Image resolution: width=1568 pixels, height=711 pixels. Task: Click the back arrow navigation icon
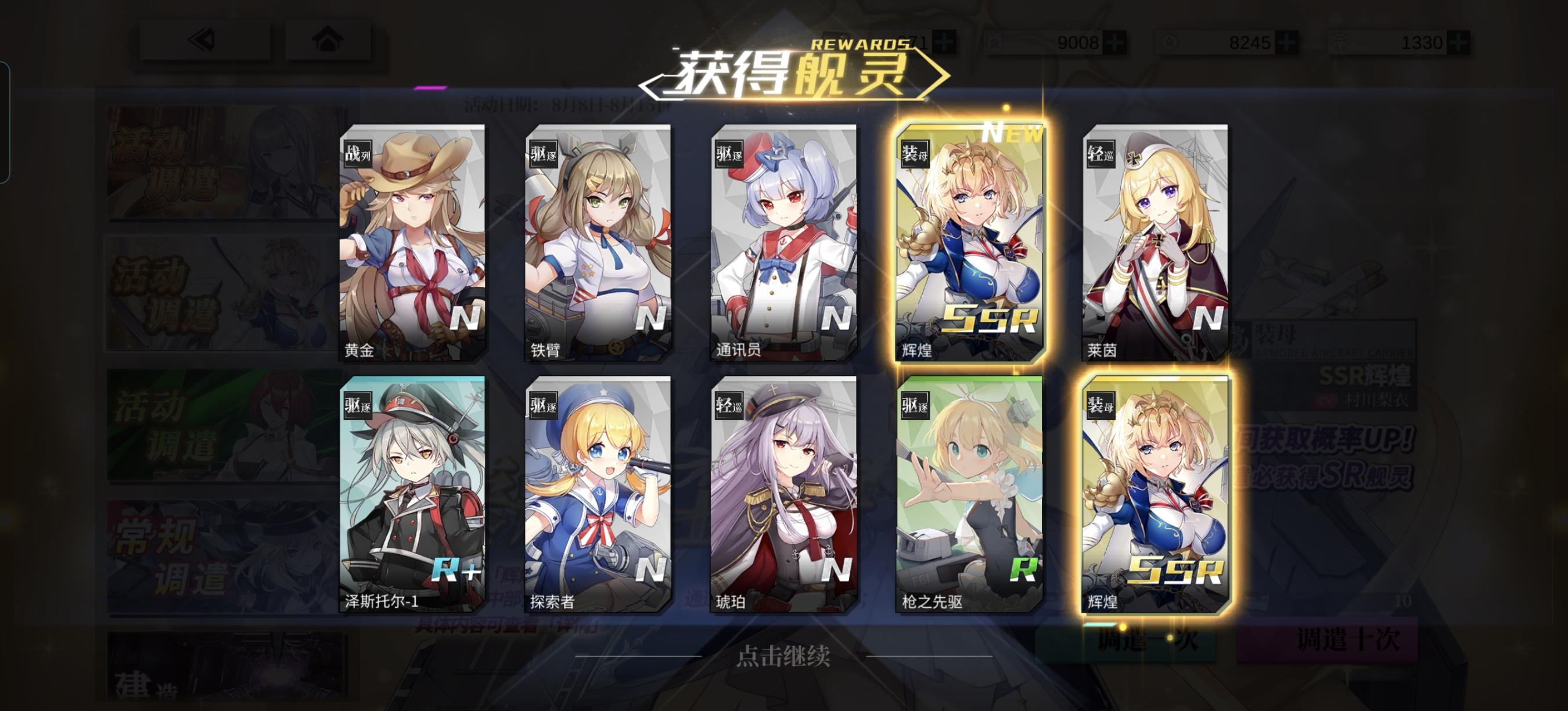click(201, 41)
